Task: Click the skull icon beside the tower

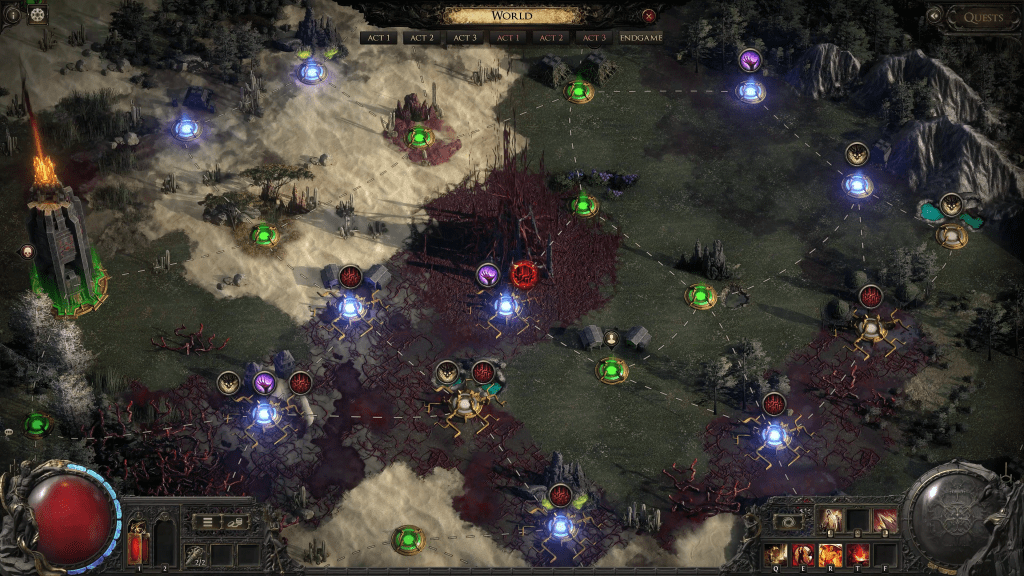Action: pos(29,251)
